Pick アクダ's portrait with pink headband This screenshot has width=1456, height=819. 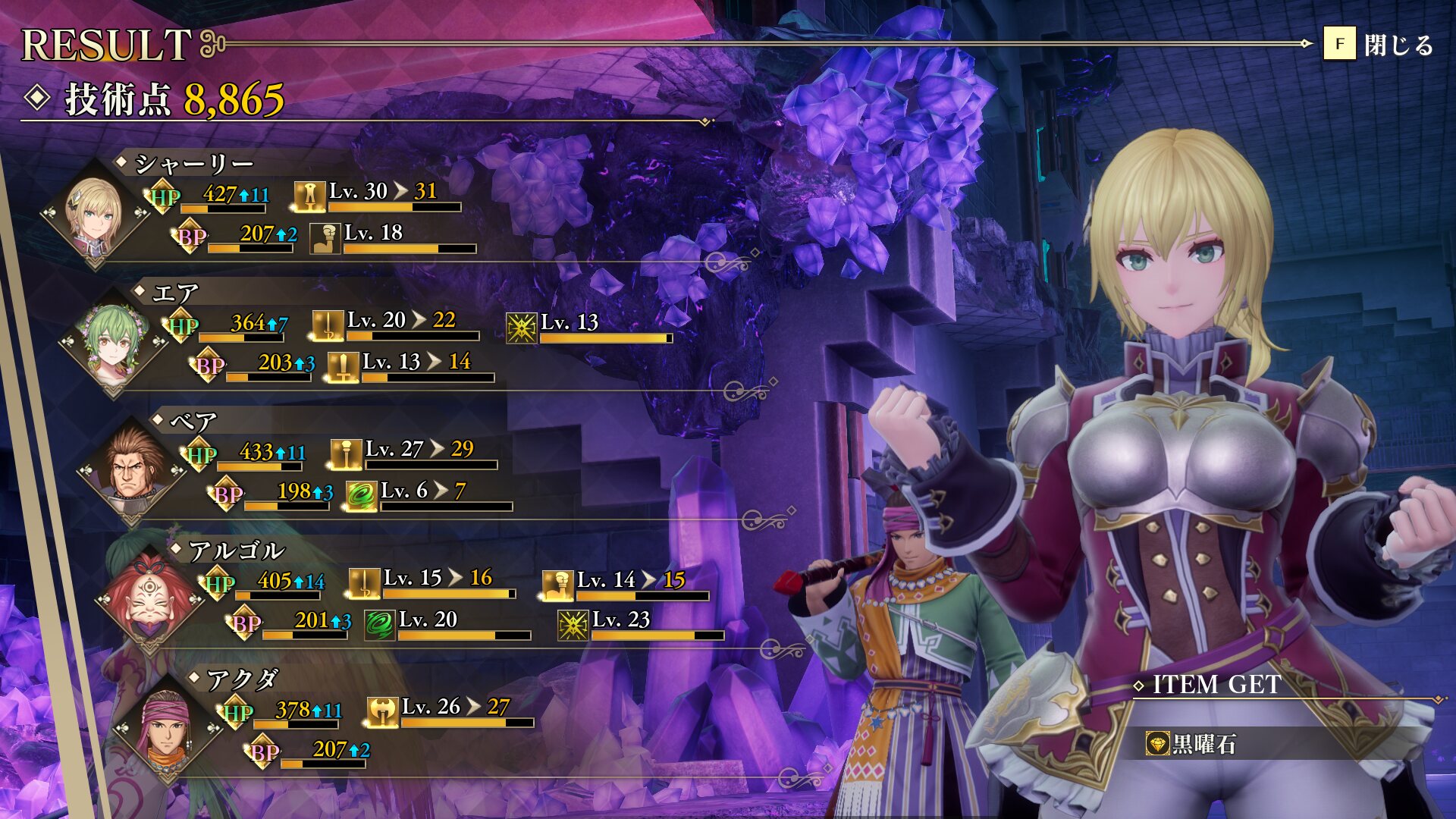tap(168, 730)
